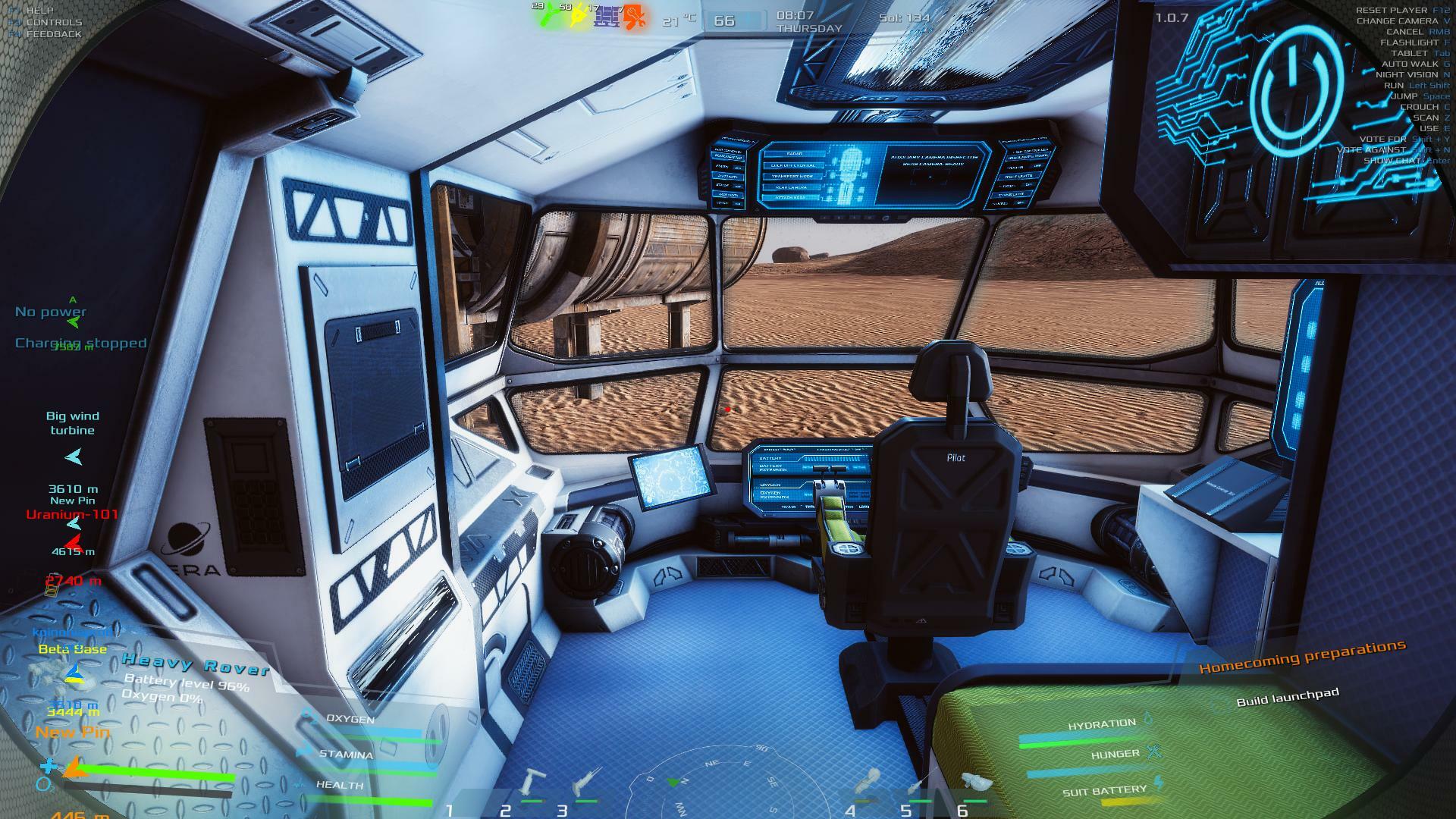The width and height of the screenshot is (1456, 819).
Task: Open the Homecoming preparations objective tracker
Action: pyautogui.click(x=1301, y=657)
